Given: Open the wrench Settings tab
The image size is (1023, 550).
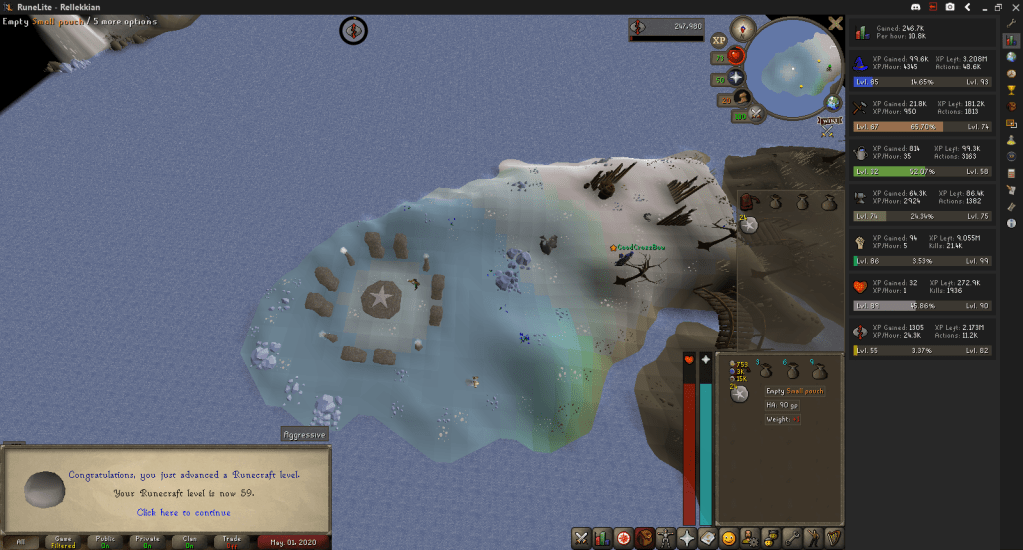Looking at the screenshot, I should pos(790,538).
